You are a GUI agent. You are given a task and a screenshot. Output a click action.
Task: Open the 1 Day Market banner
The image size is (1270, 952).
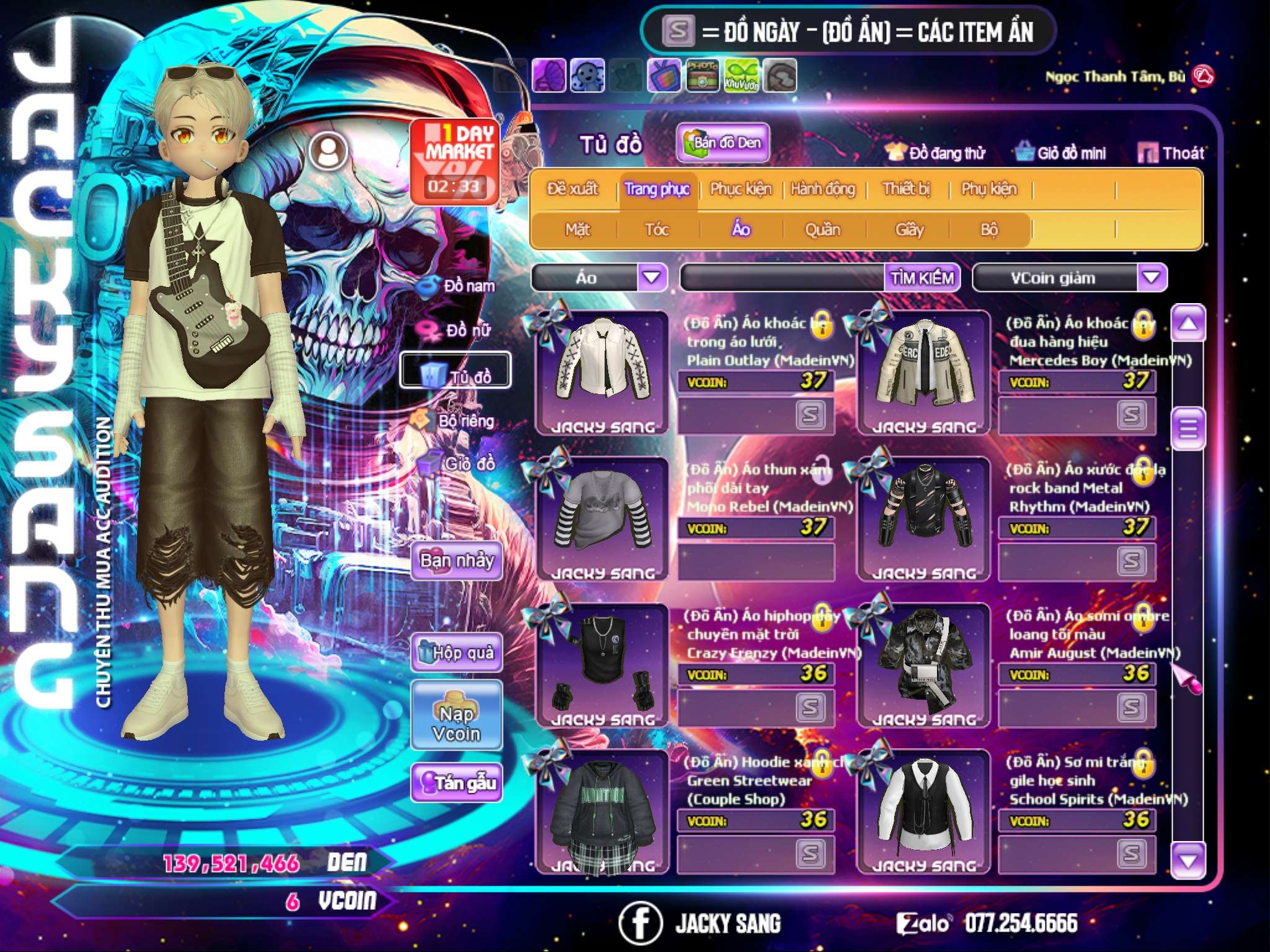(455, 161)
